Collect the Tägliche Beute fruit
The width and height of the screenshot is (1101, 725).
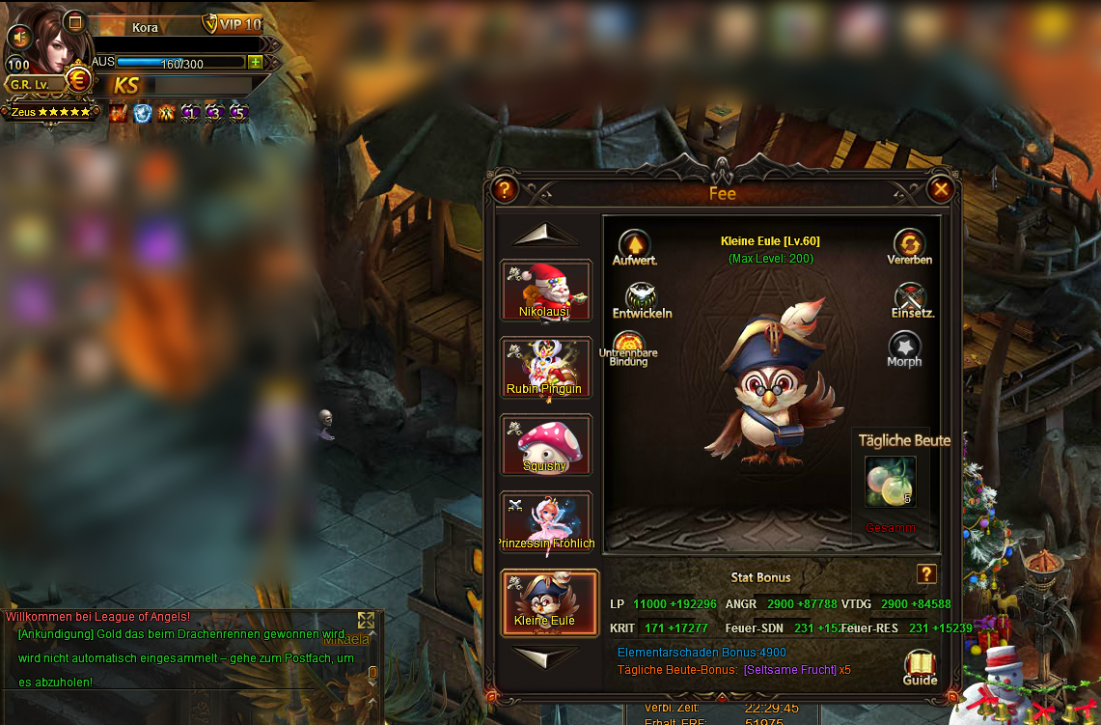[889, 481]
